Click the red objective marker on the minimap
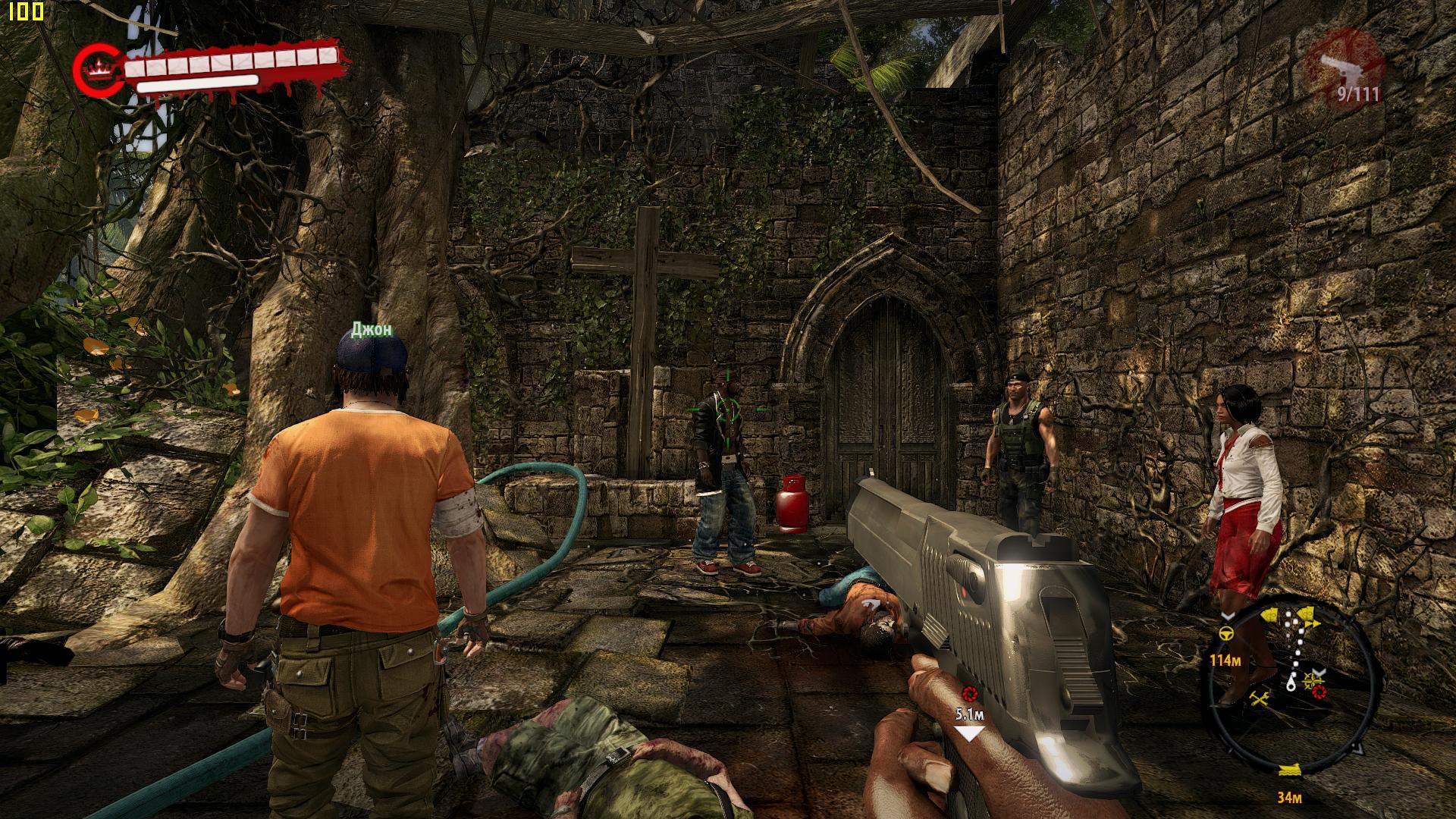The height and width of the screenshot is (819, 1456). point(1319,692)
